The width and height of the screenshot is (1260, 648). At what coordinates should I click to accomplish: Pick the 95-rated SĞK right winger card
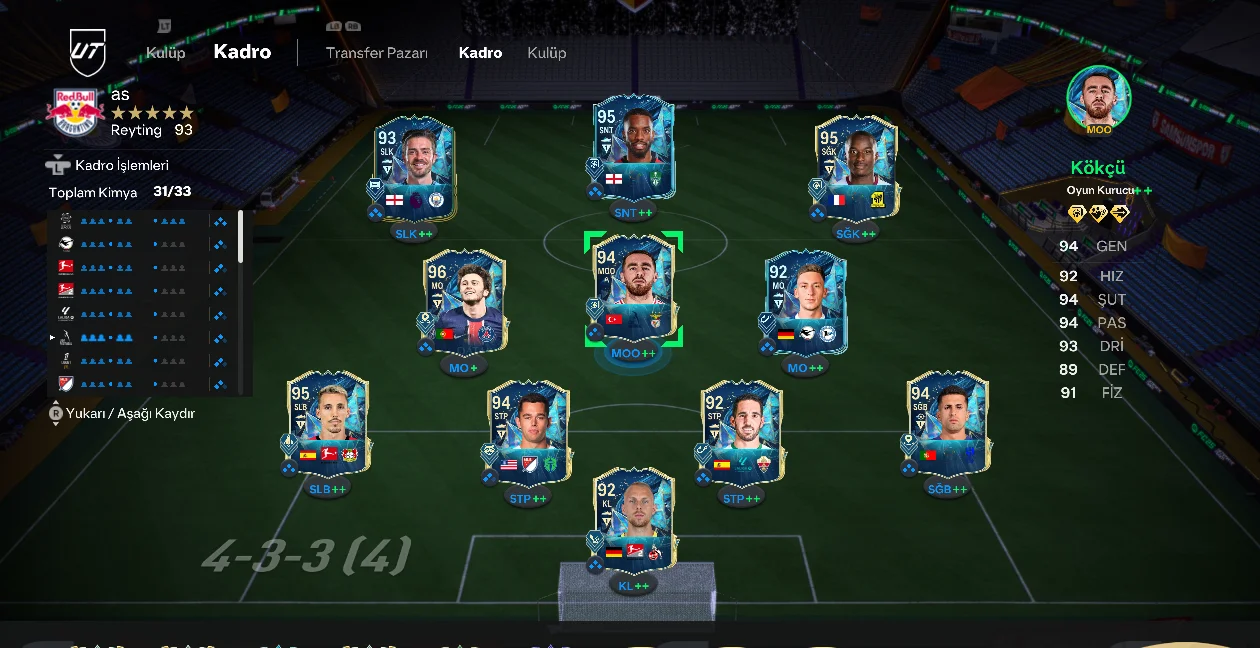click(x=855, y=169)
